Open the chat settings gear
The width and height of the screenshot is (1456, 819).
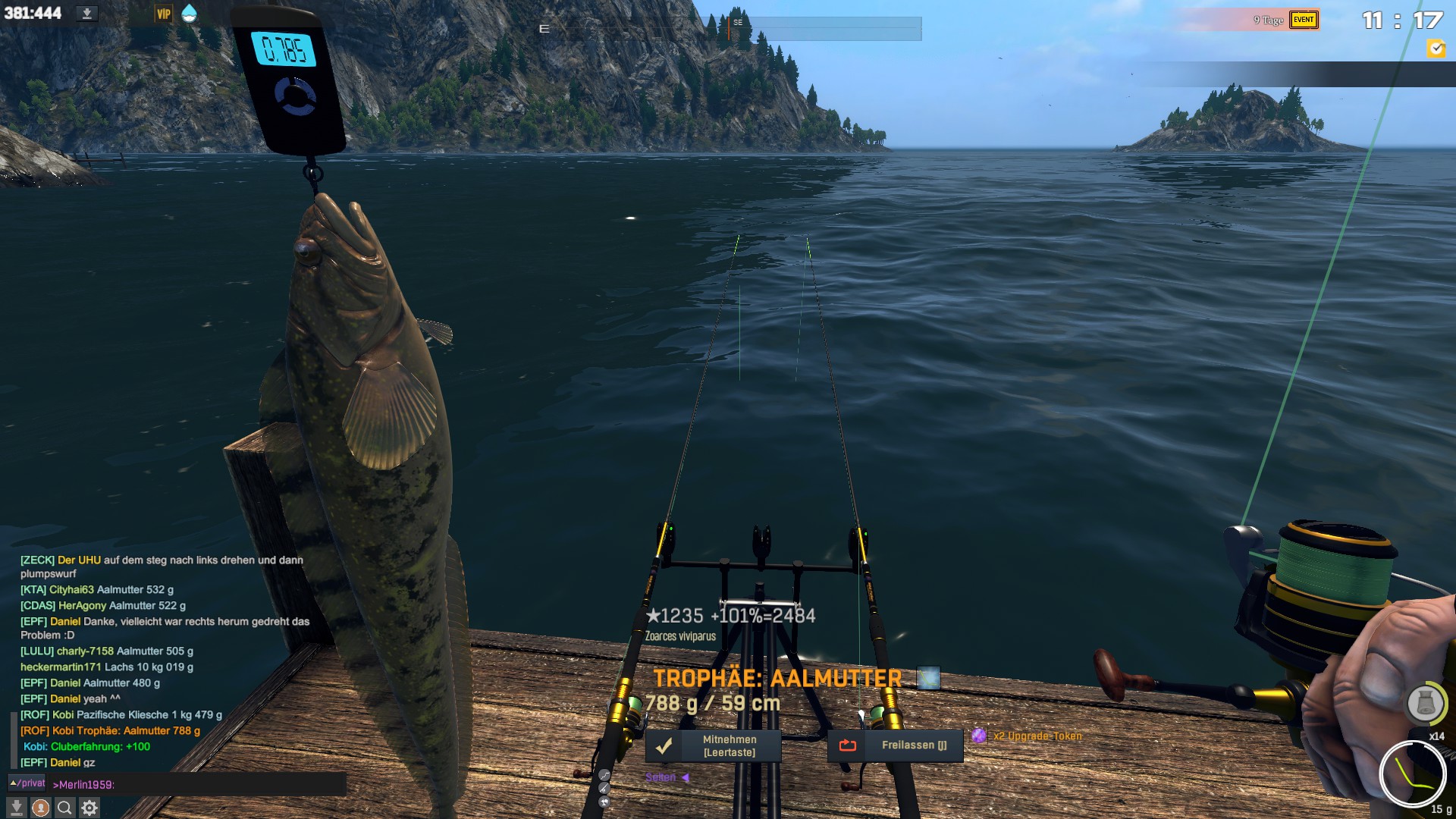89,808
